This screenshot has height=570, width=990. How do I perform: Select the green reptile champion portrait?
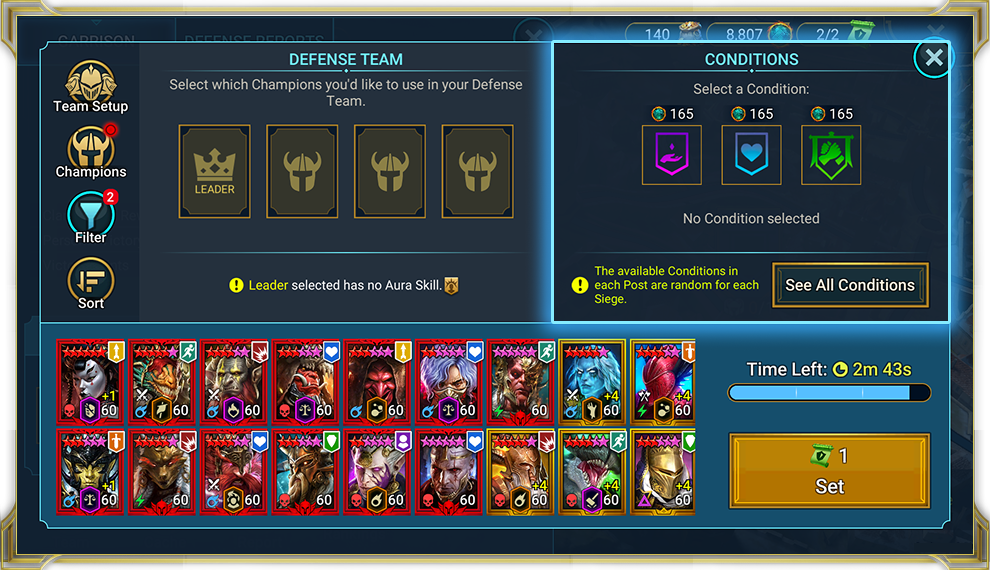coord(594,472)
